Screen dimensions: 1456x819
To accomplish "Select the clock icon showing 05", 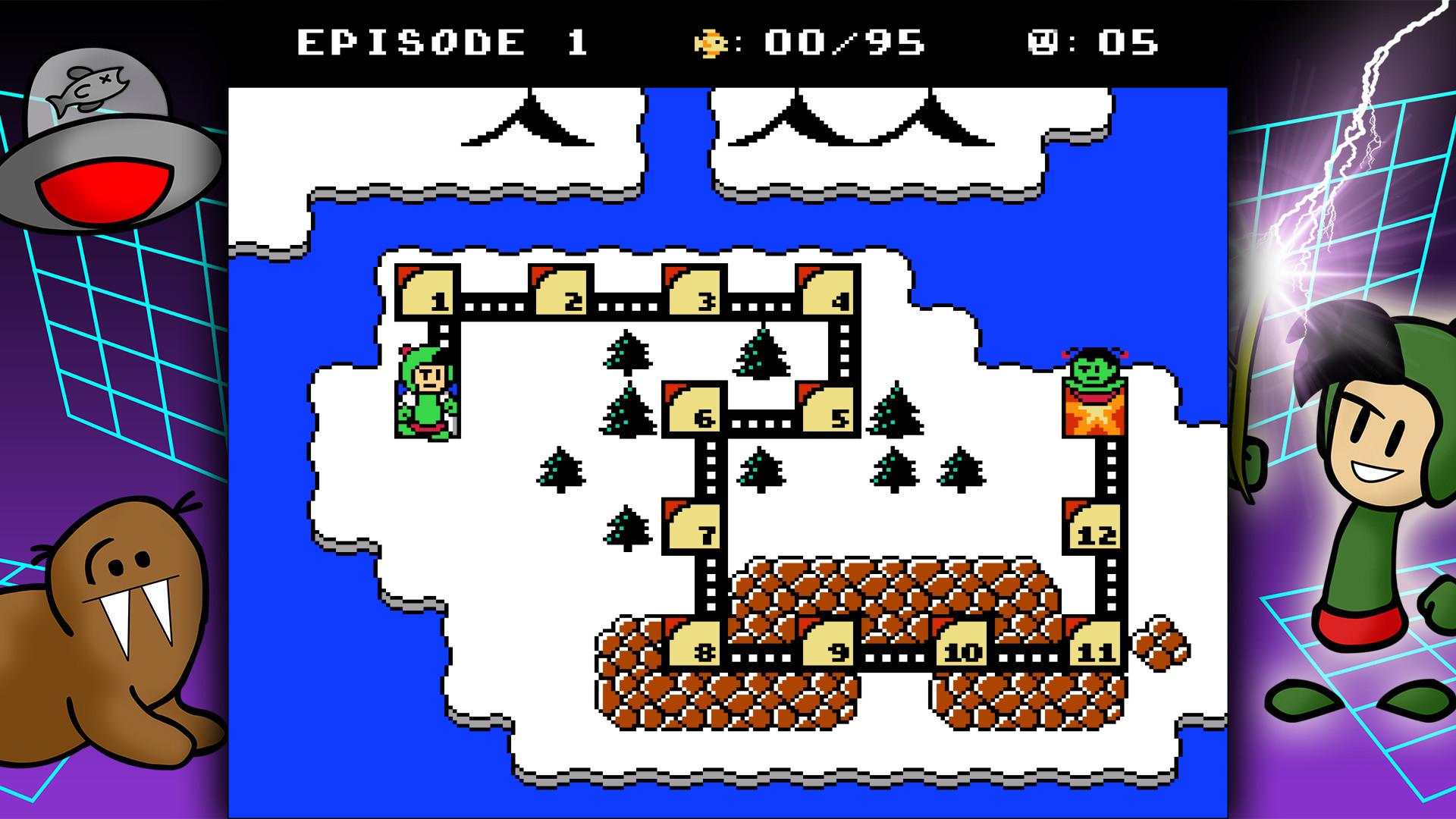I will (1041, 43).
